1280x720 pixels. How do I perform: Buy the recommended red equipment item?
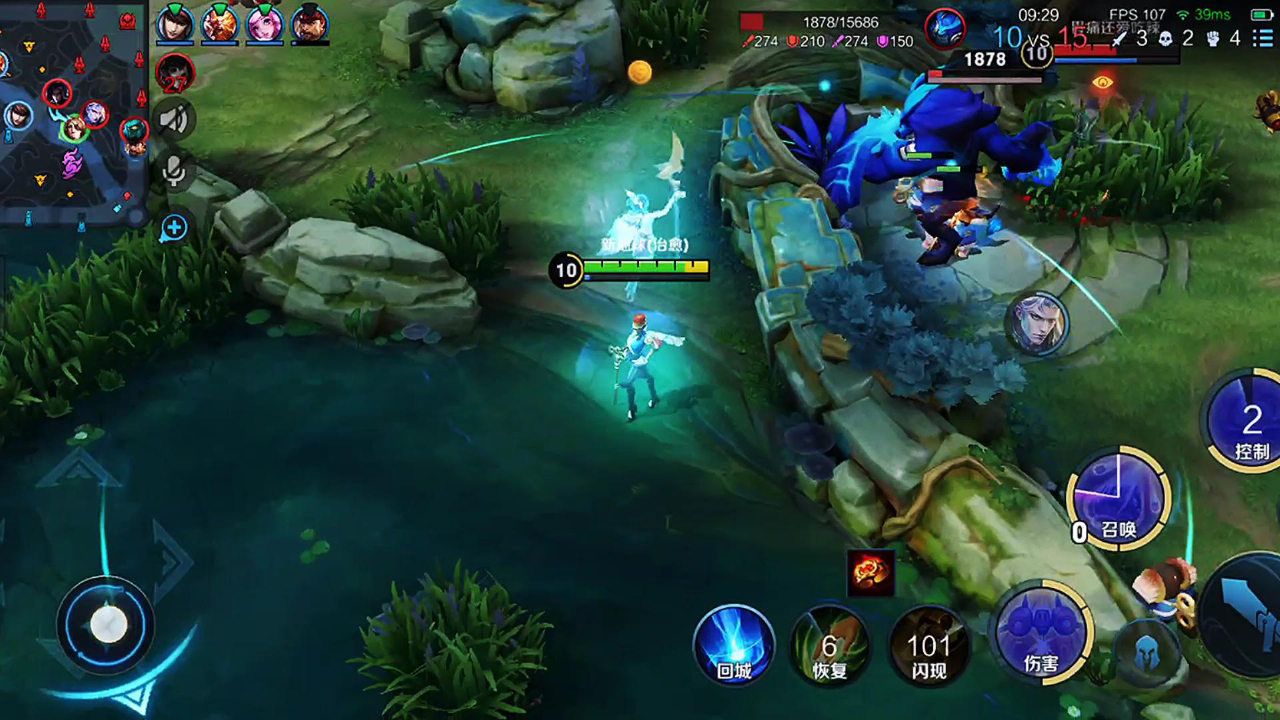coord(870,573)
